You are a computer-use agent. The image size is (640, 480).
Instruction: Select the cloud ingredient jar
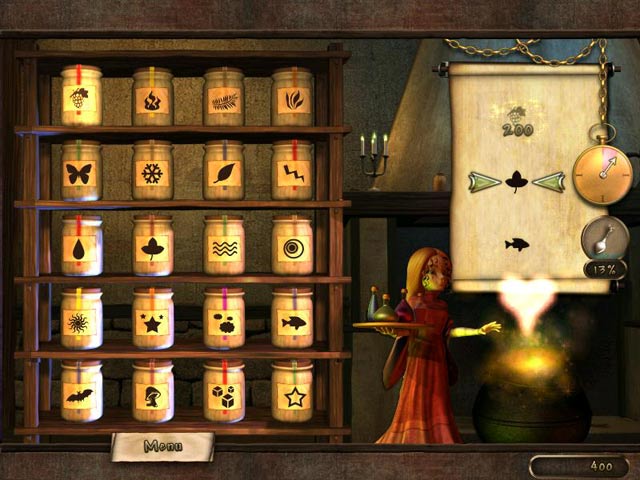click(x=223, y=322)
